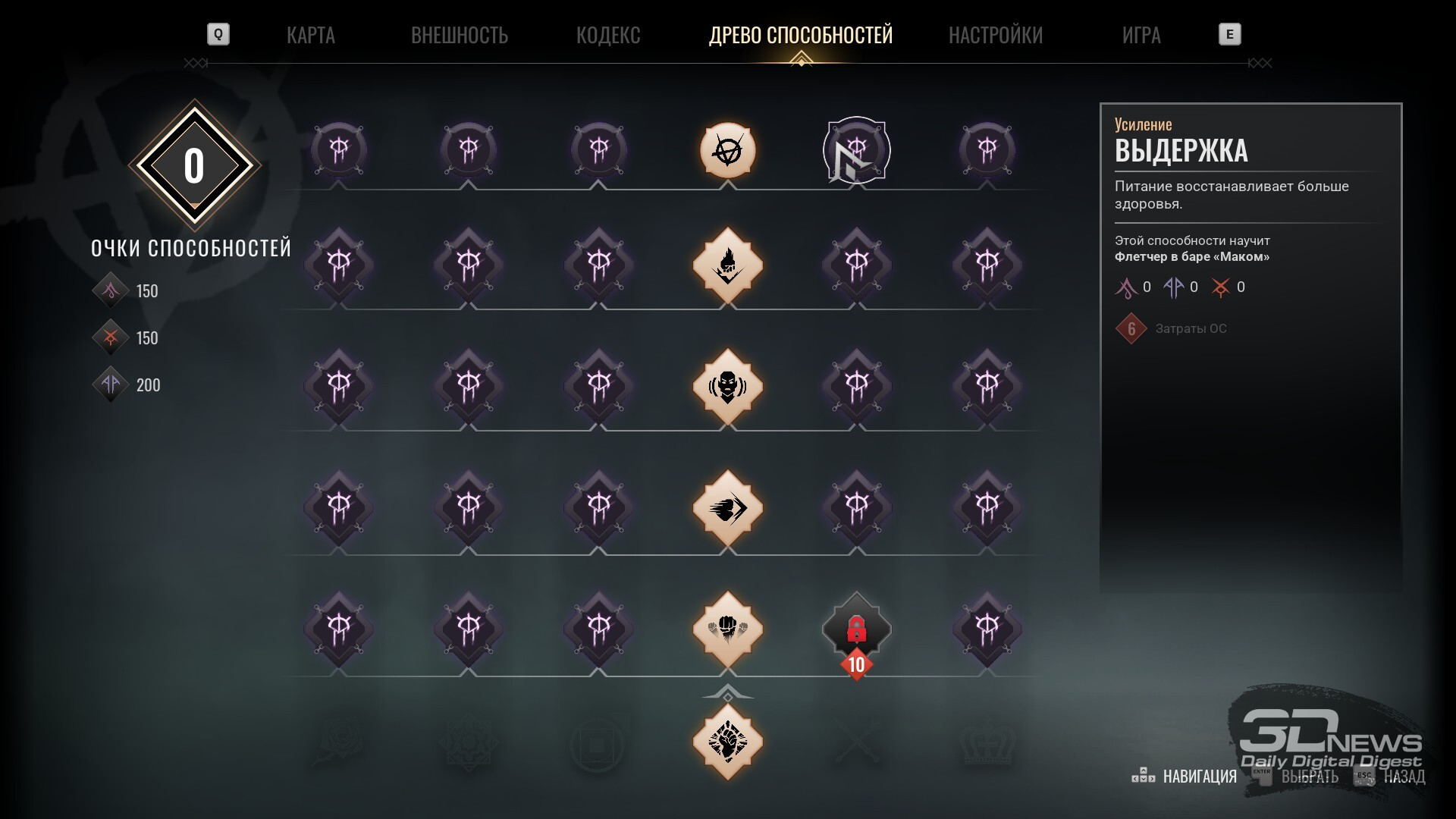Viewport: 1456px width, 819px height.
Task: Switch to the Внешность tab
Action: pos(459,35)
